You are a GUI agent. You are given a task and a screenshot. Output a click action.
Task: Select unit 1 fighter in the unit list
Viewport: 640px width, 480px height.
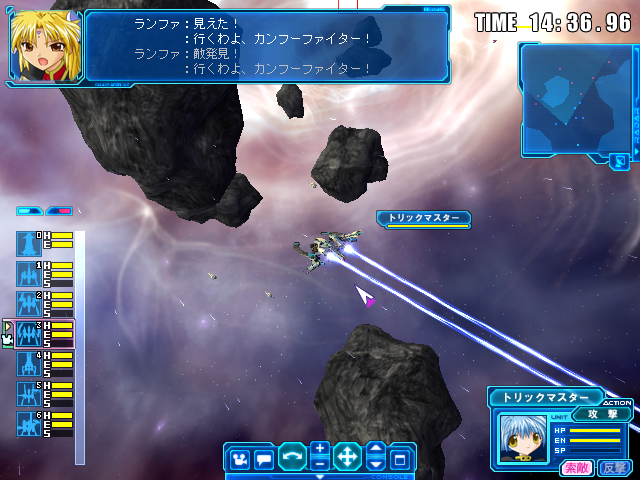pos(28,274)
